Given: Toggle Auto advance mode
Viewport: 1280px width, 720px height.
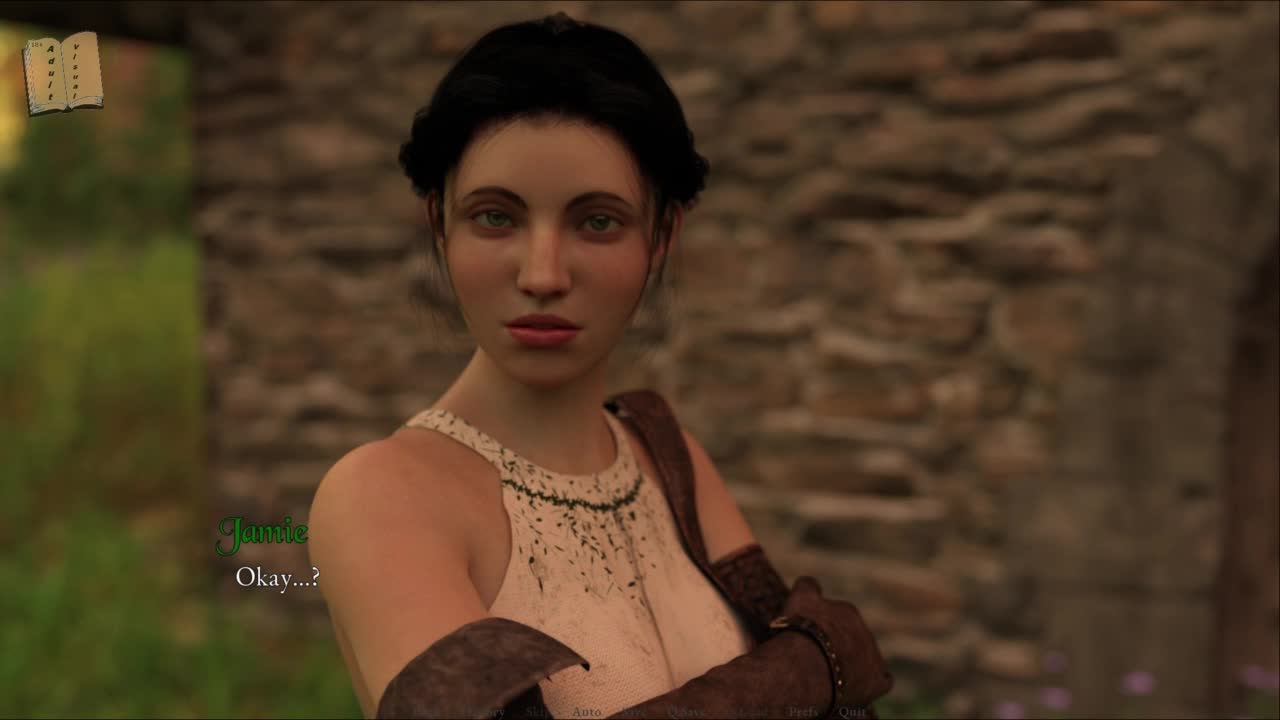Looking at the screenshot, I should point(587,712).
